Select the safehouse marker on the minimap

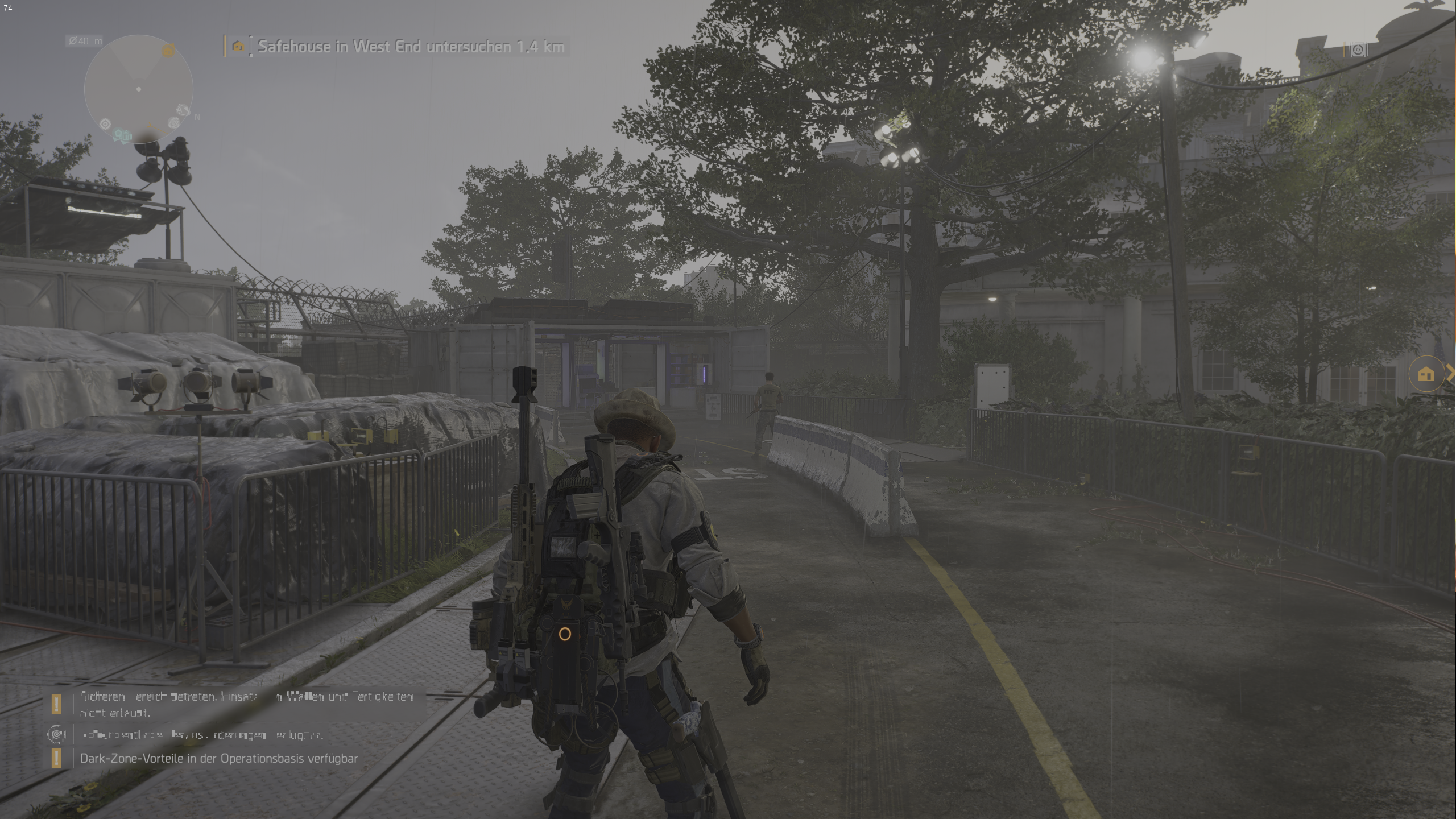point(168,51)
